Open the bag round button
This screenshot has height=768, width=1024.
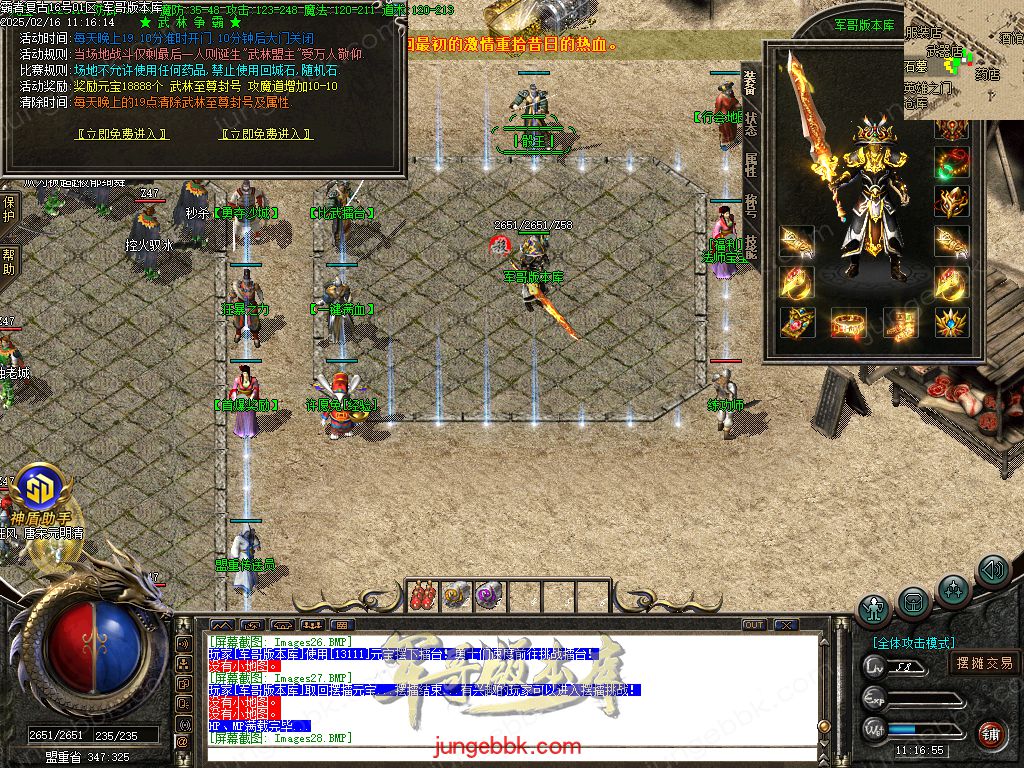point(914,601)
